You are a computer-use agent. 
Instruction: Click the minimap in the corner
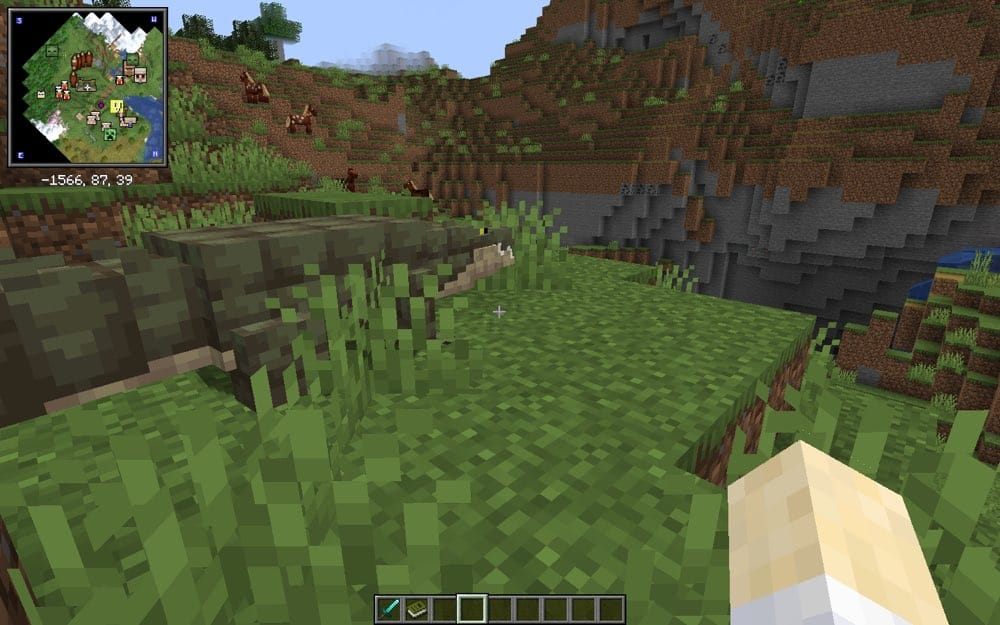[88, 87]
